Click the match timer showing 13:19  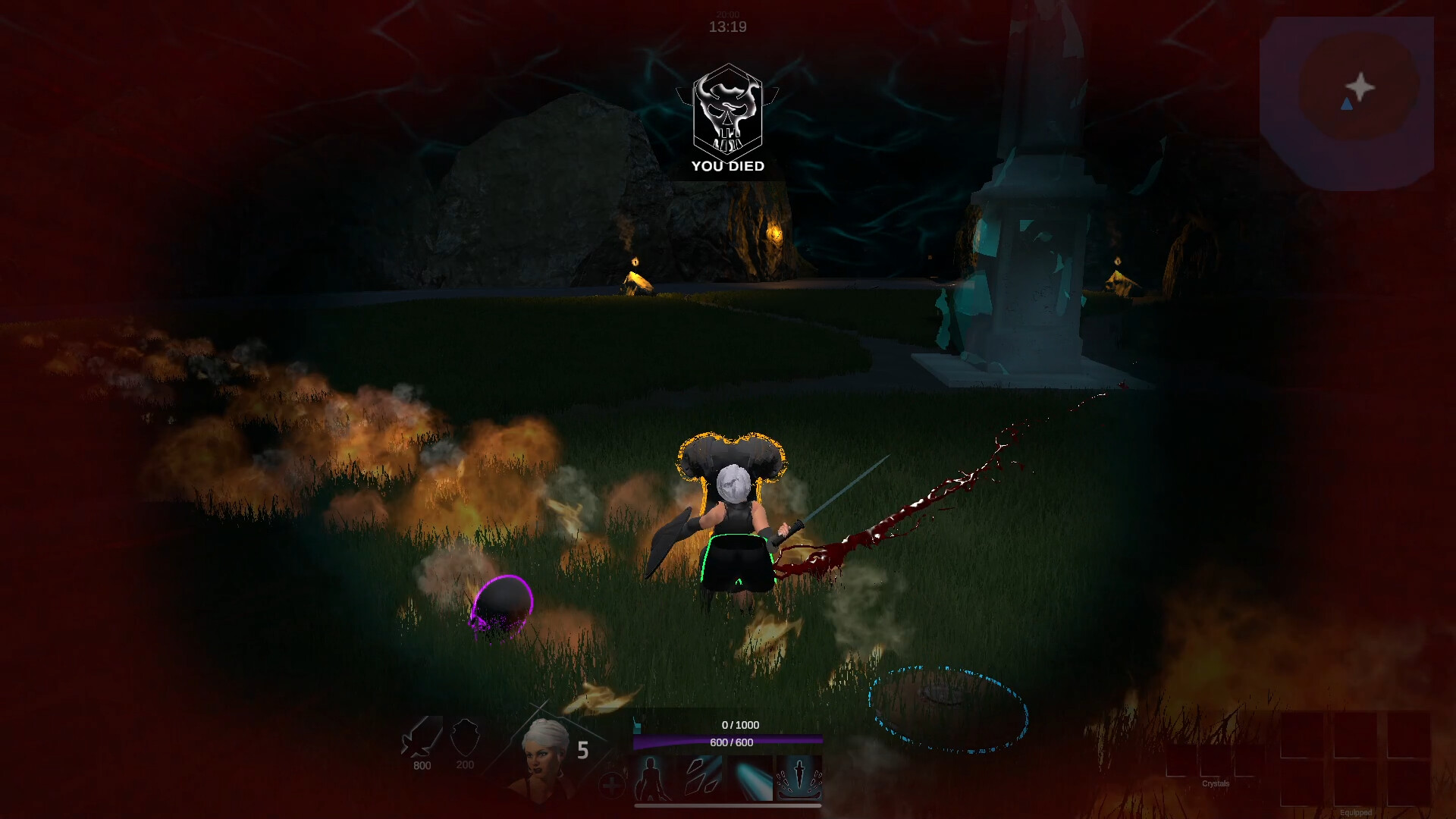click(726, 27)
